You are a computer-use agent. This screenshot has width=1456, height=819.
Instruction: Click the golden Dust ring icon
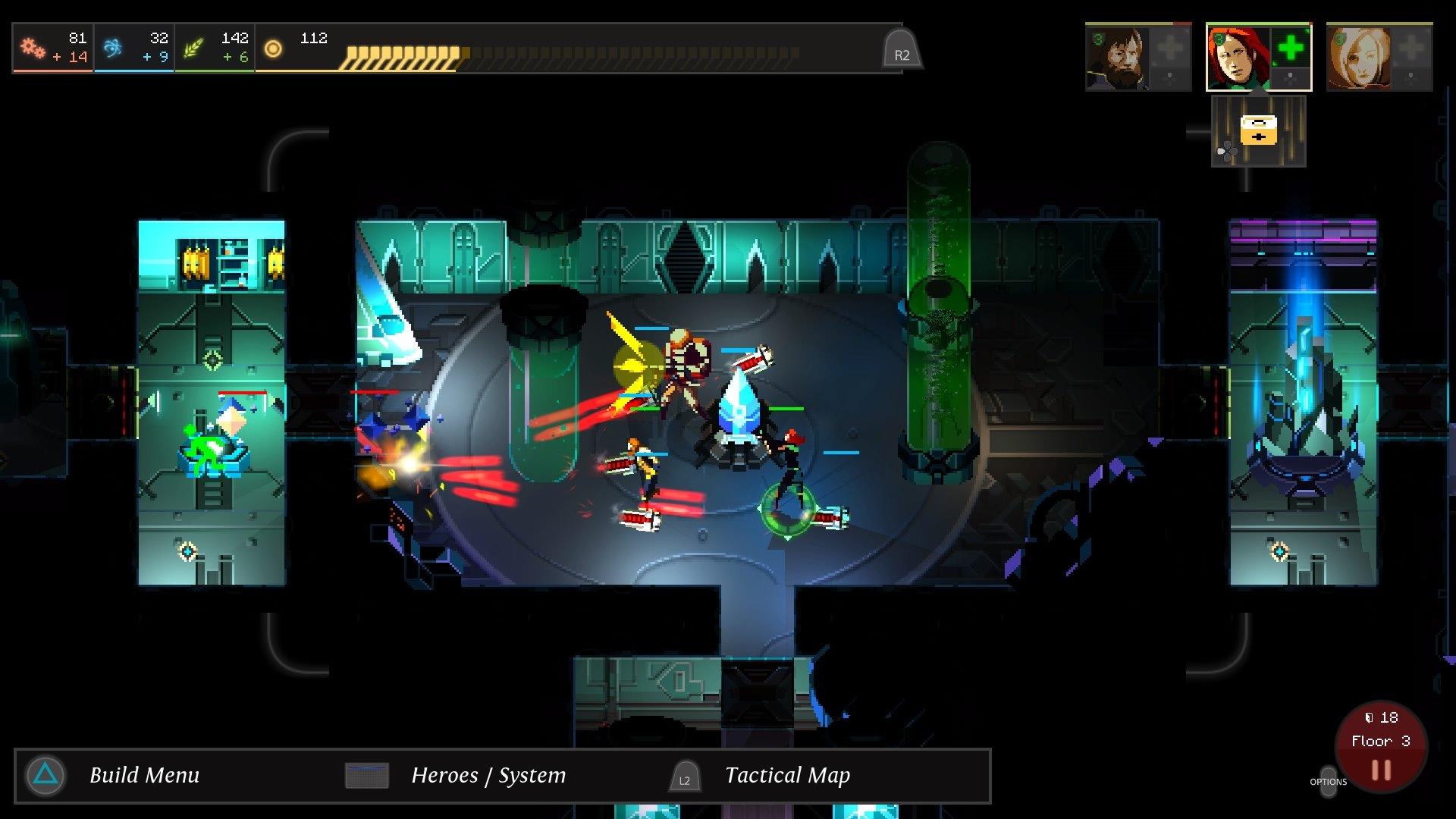pos(272,49)
